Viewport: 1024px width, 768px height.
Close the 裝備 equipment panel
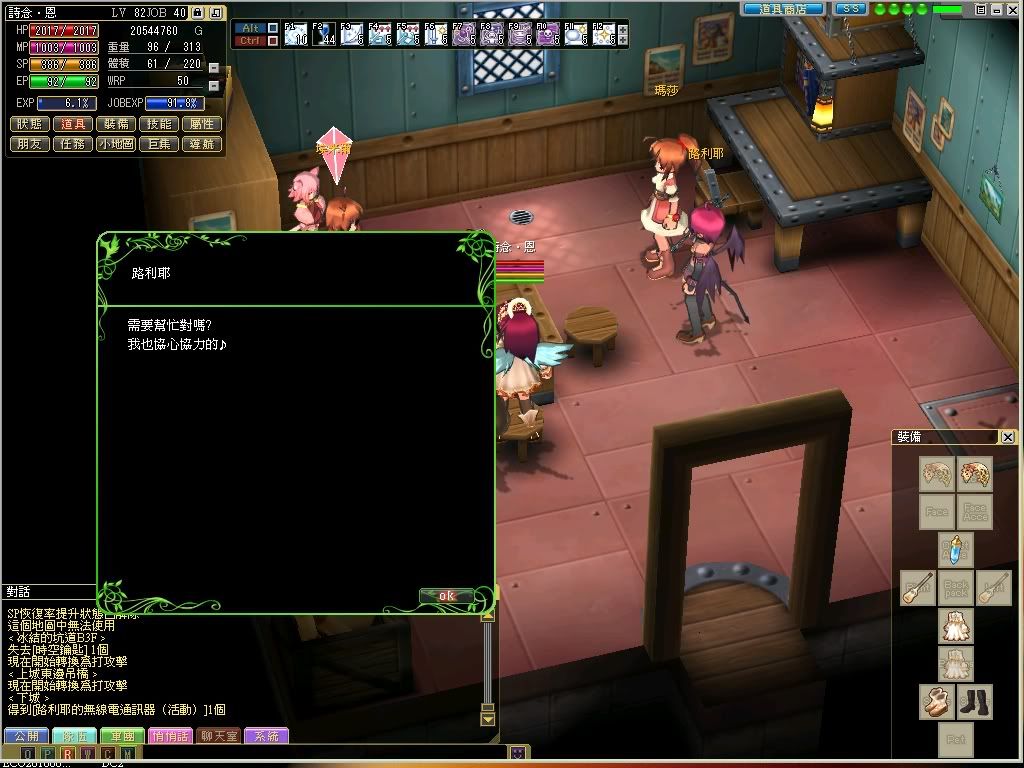[1008, 437]
